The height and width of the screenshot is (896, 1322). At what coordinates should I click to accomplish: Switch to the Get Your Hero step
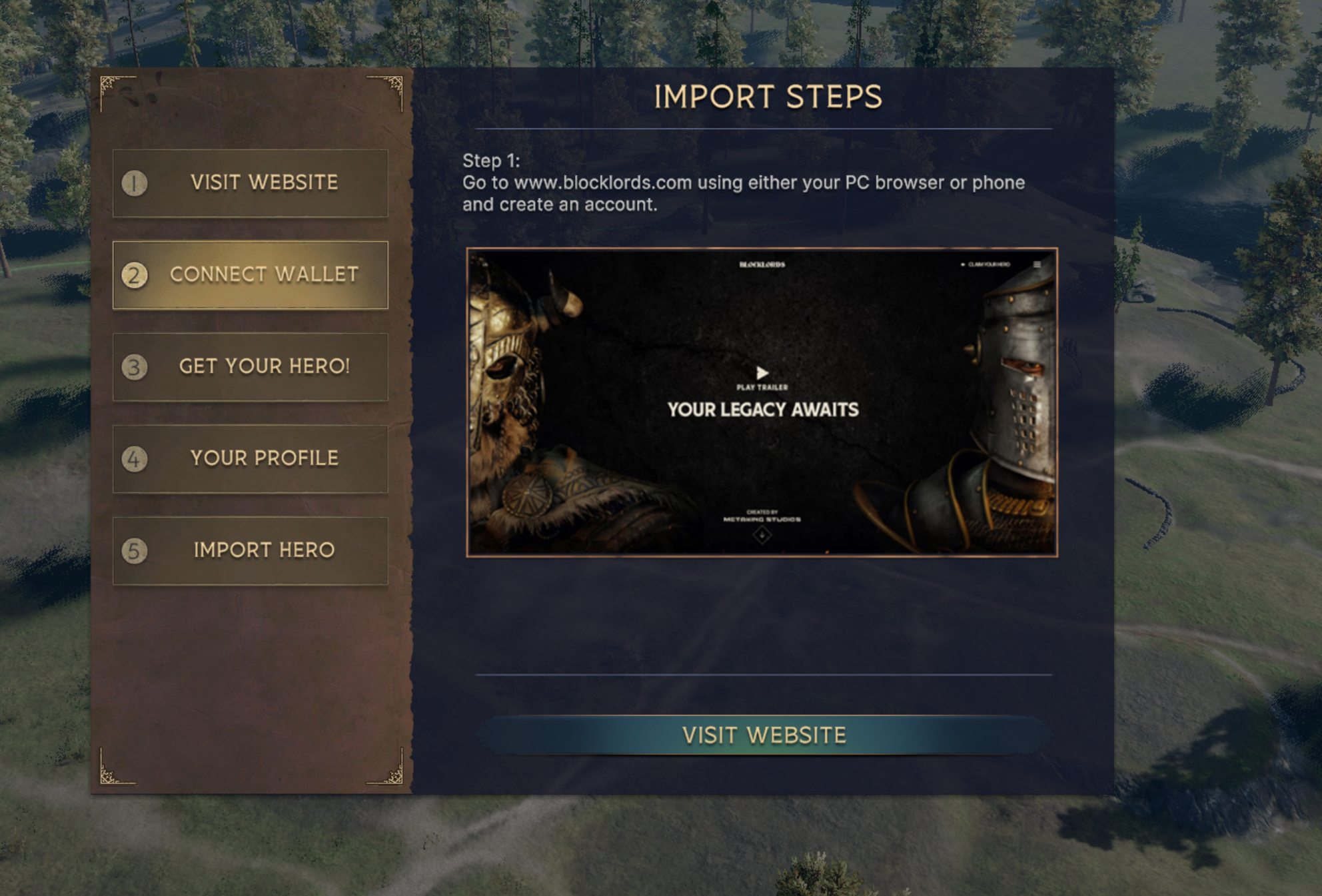click(250, 366)
